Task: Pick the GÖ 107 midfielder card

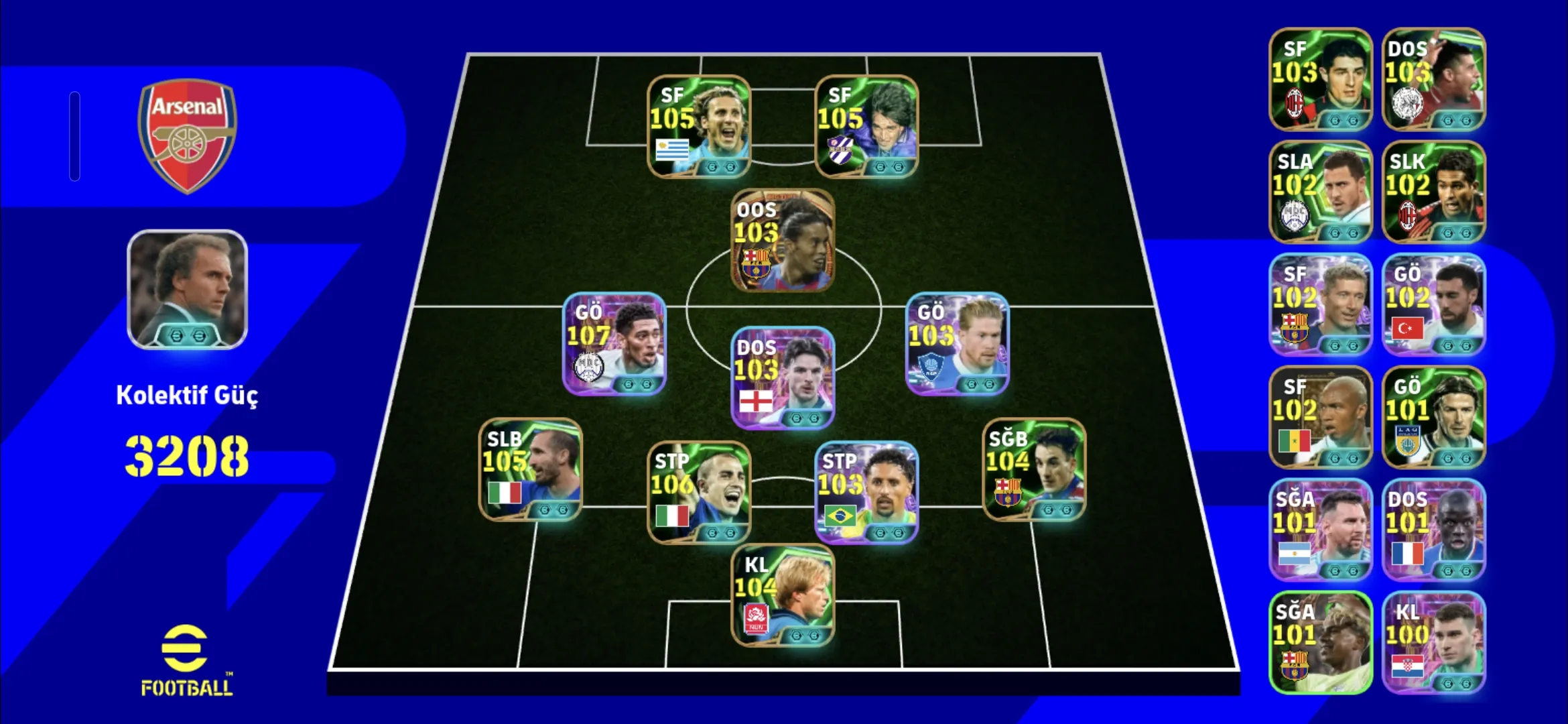Action: 614,343
